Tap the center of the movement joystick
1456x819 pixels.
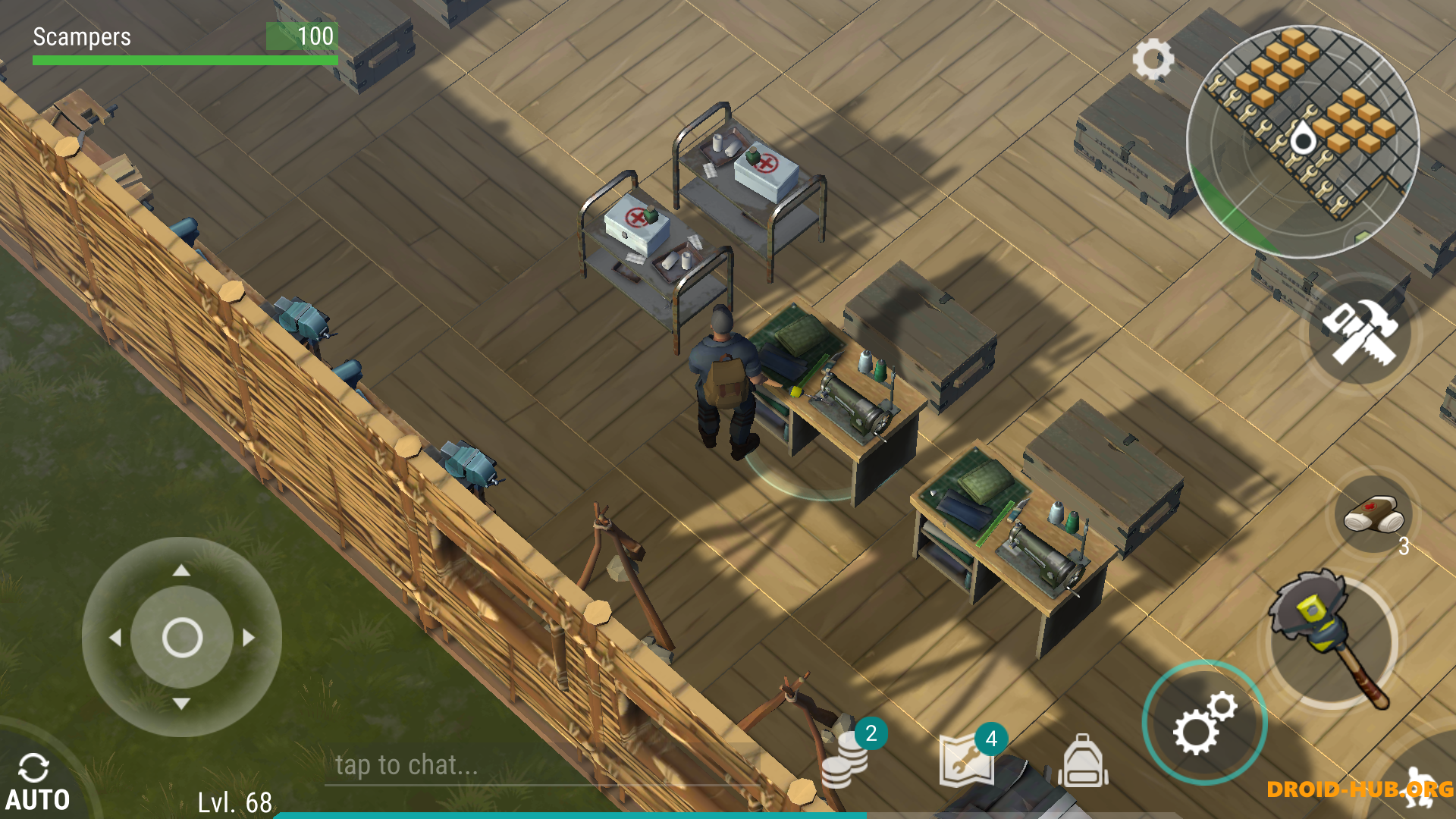(x=182, y=637)
